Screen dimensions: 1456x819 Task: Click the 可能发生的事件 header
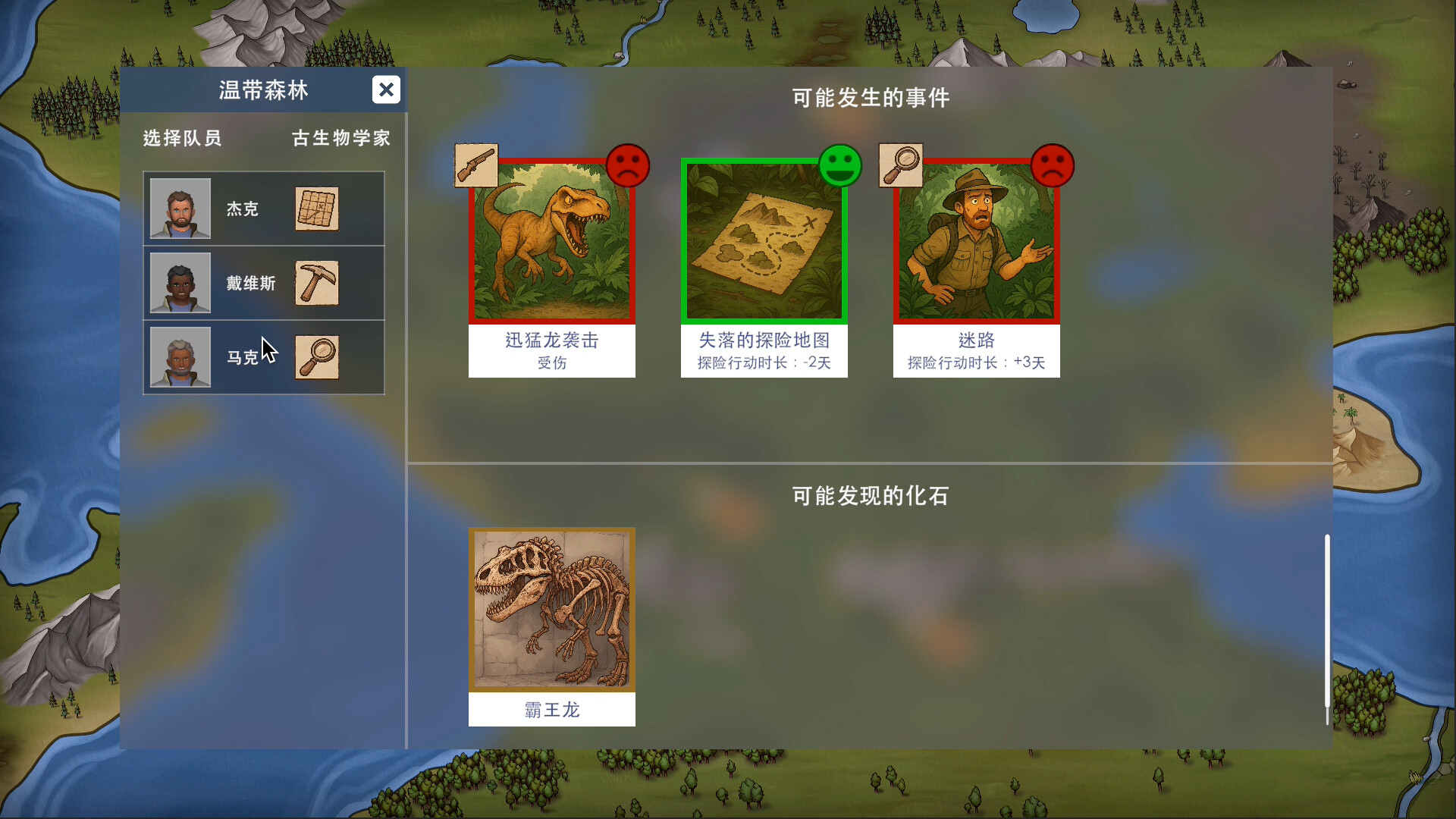click(871, 98)
